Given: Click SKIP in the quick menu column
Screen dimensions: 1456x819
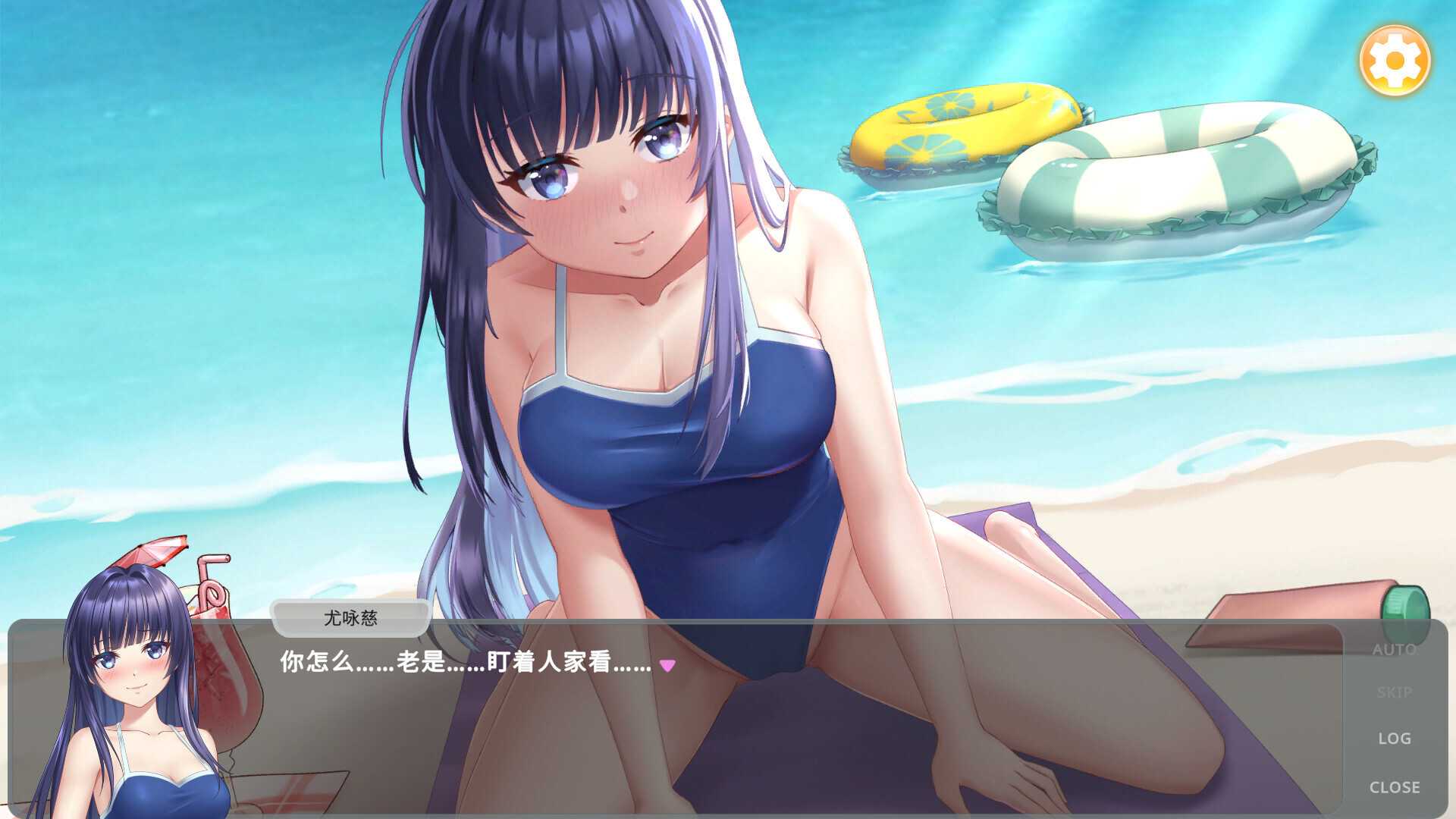Looking at the screenshot, I should [x=1394, y=691].
